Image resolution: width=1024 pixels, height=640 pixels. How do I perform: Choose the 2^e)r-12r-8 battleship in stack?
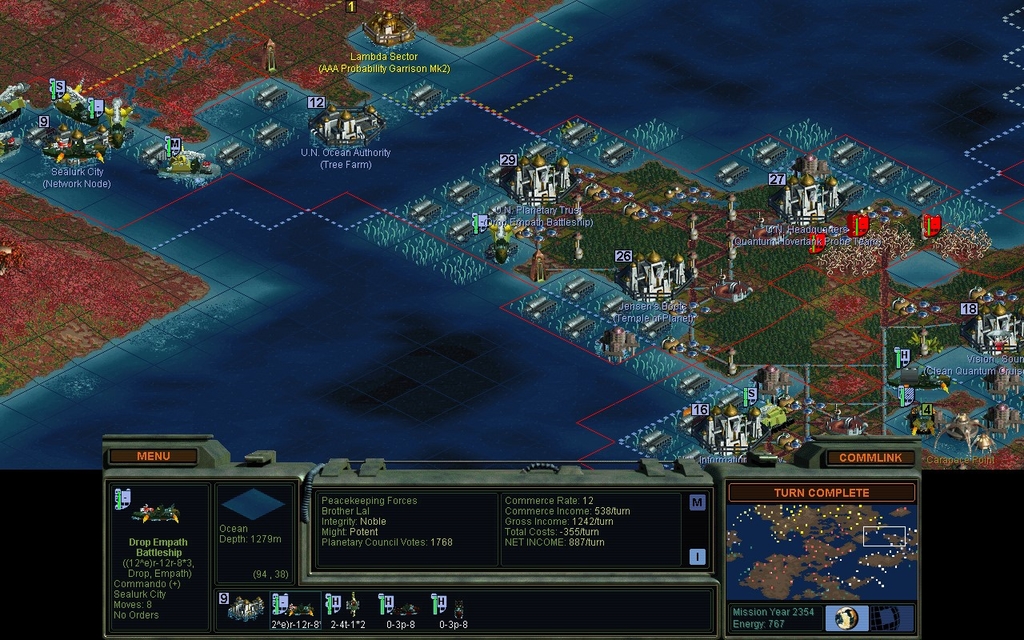pyautogui.click(x=296, y=607)
